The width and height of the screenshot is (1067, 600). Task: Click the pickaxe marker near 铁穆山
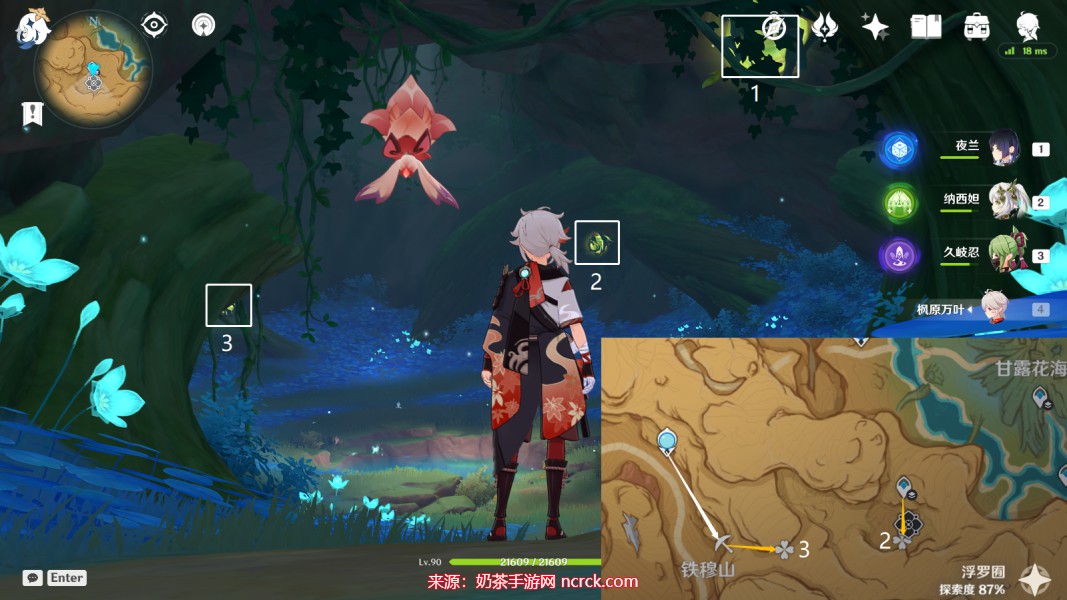[x=722, y=543]
